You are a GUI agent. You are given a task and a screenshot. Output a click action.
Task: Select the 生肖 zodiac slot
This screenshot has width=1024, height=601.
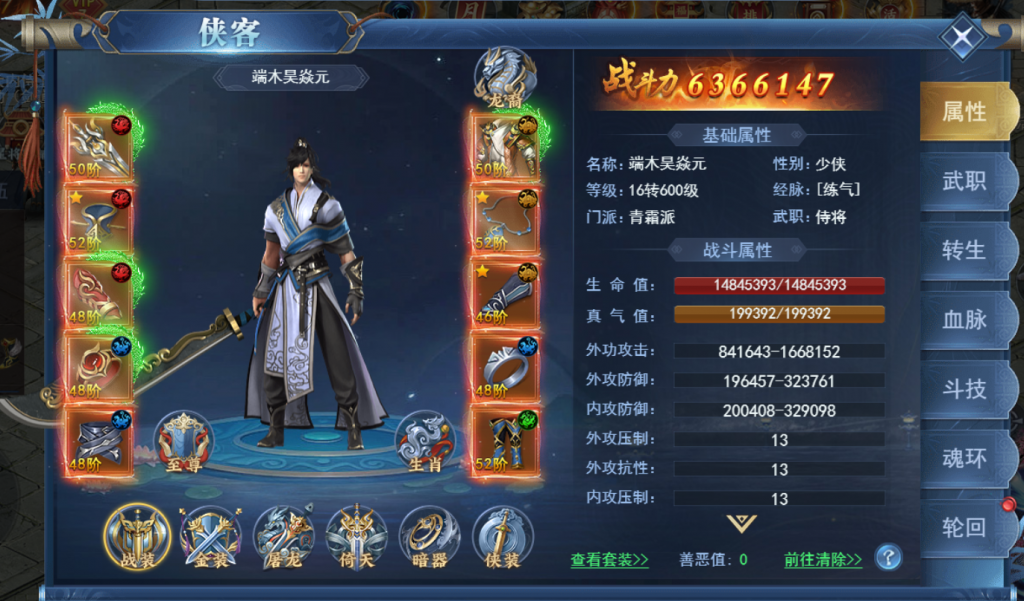click(426, 442)
